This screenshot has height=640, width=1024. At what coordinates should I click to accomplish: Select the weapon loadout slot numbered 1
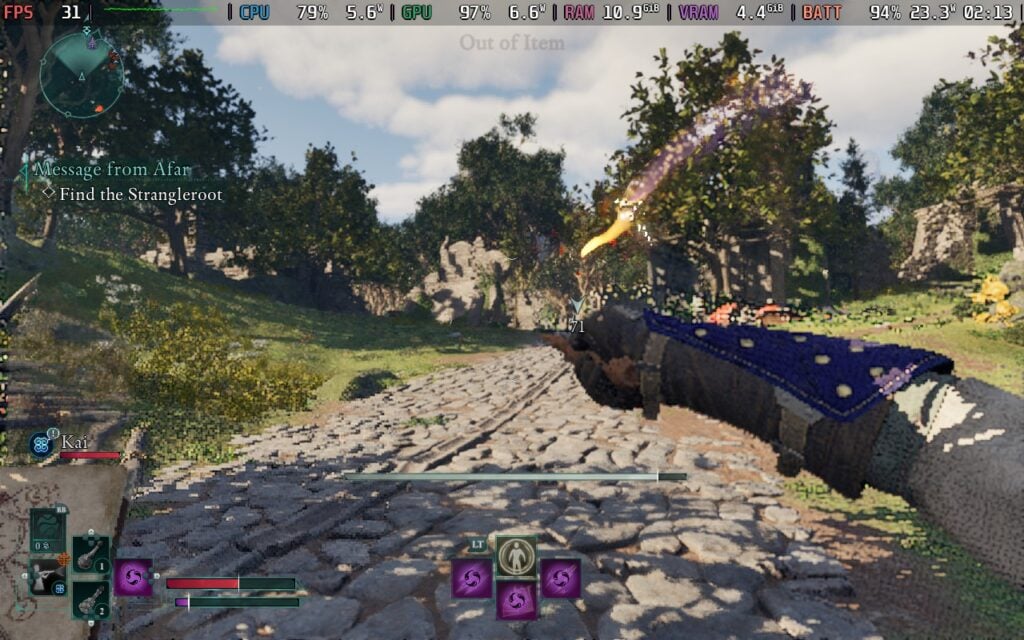pyautogui.click(x=91, y=555)
